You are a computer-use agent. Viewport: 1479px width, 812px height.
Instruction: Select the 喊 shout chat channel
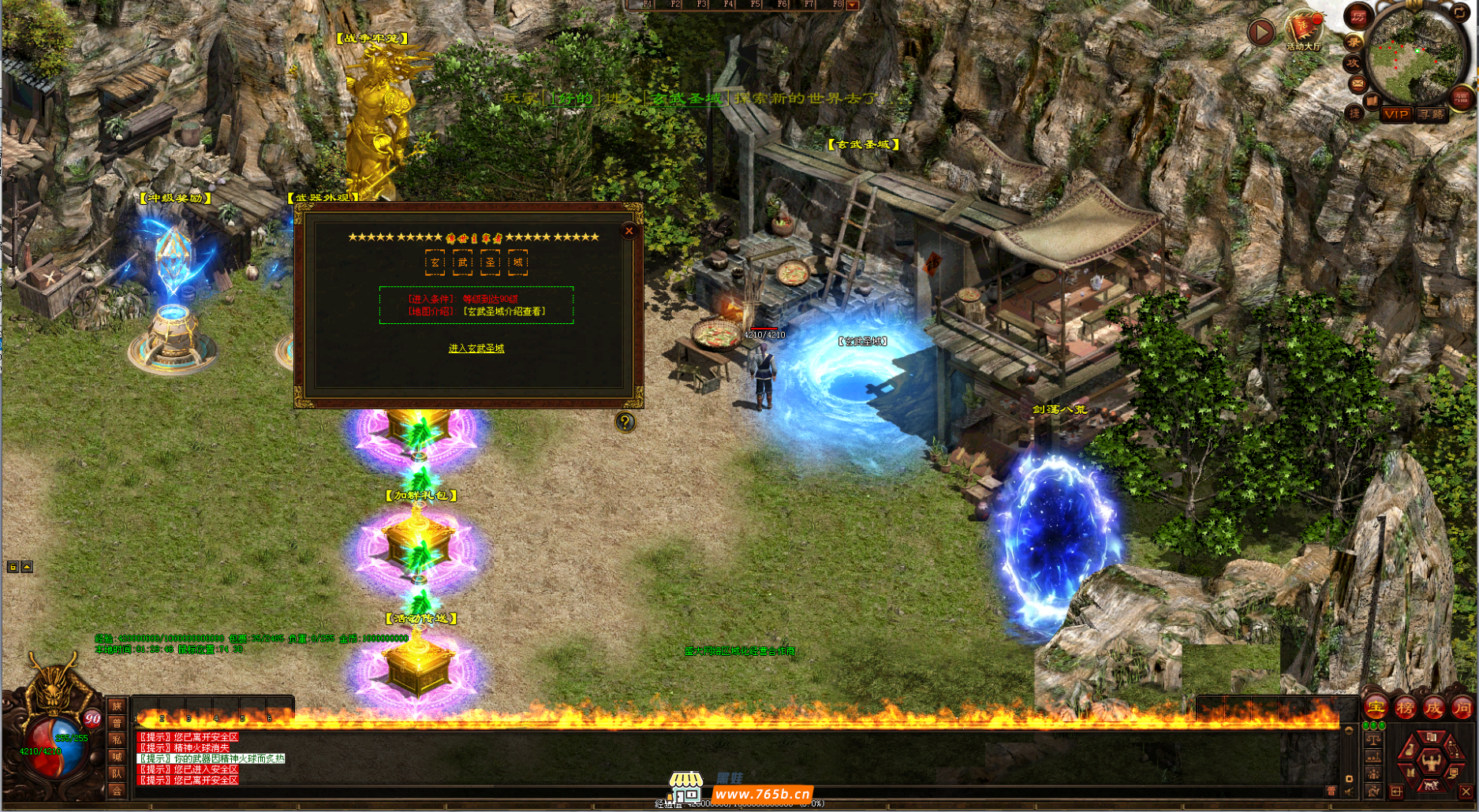(117, 758)
